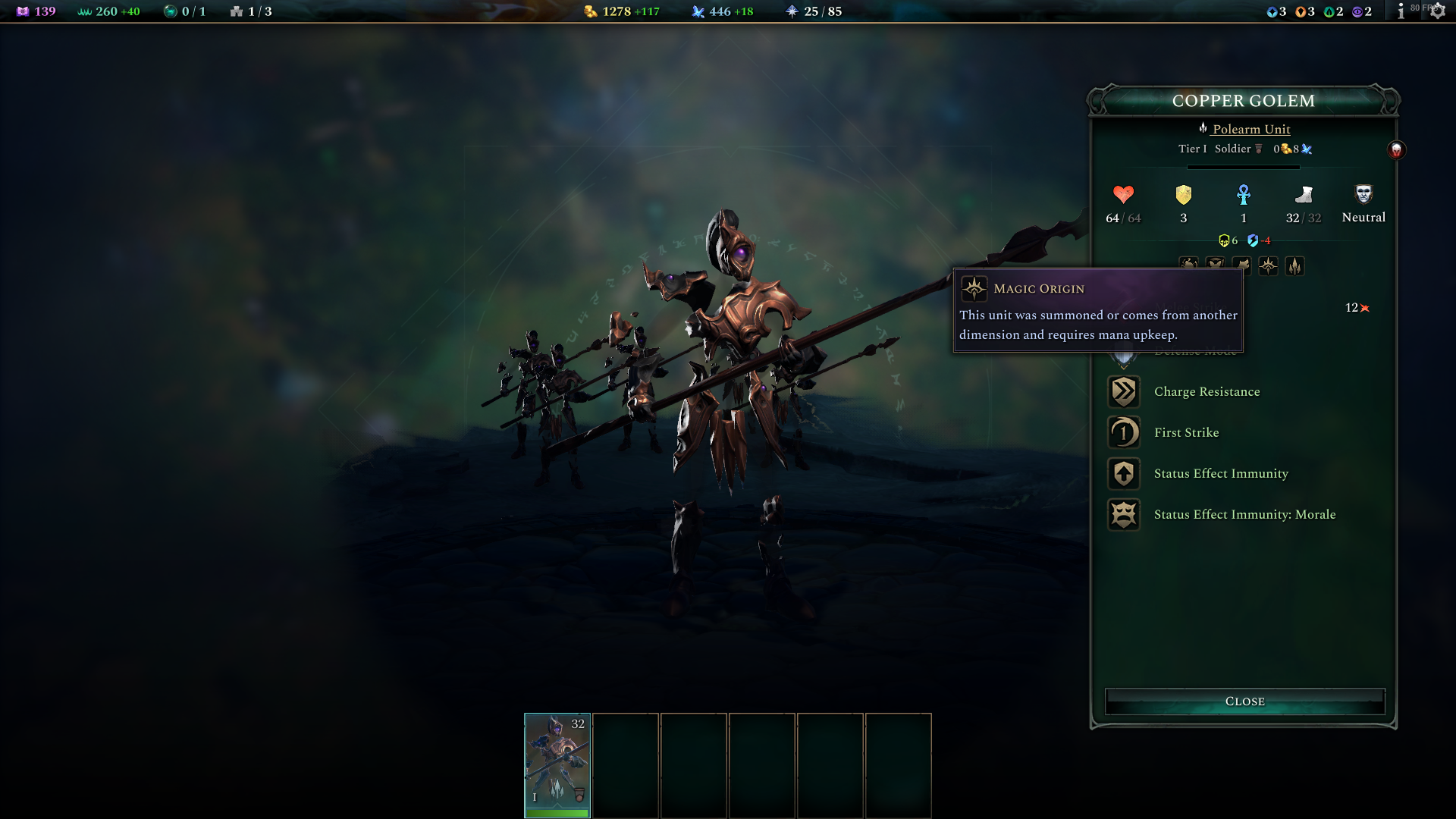Select the Status Effect Immunity icon
This screenshot has height=819, width=1456.
tap(1124, 473)
